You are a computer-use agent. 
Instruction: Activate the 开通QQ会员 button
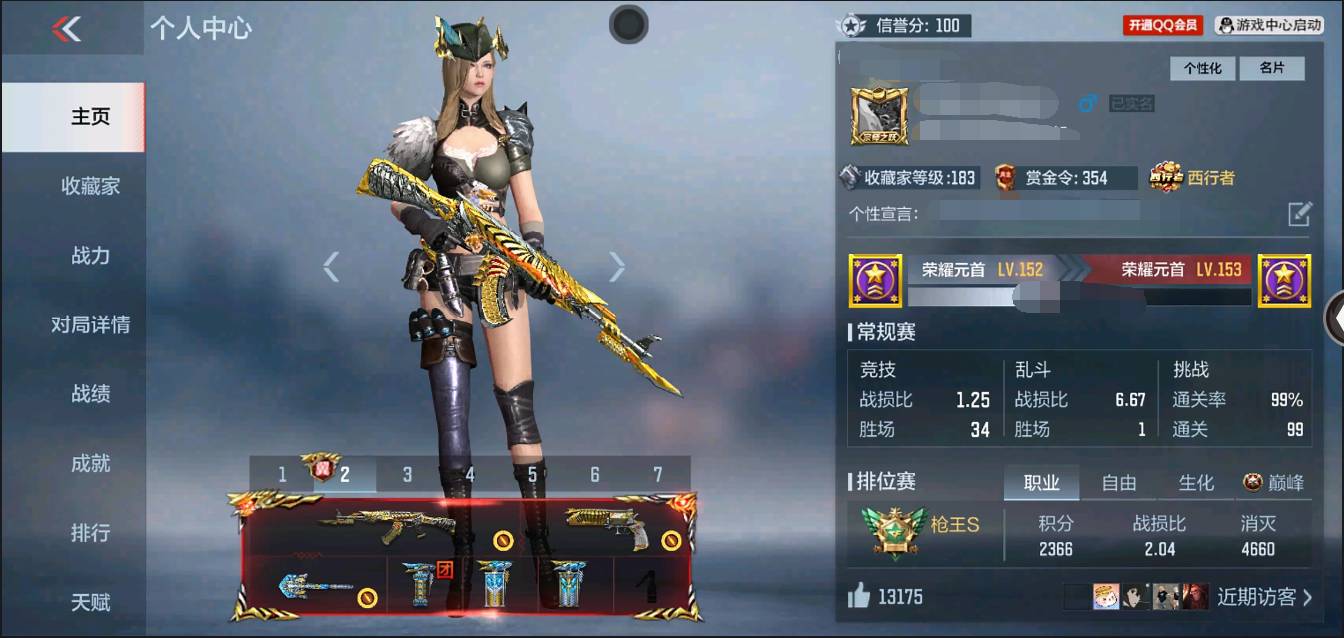coord(1163,25)
